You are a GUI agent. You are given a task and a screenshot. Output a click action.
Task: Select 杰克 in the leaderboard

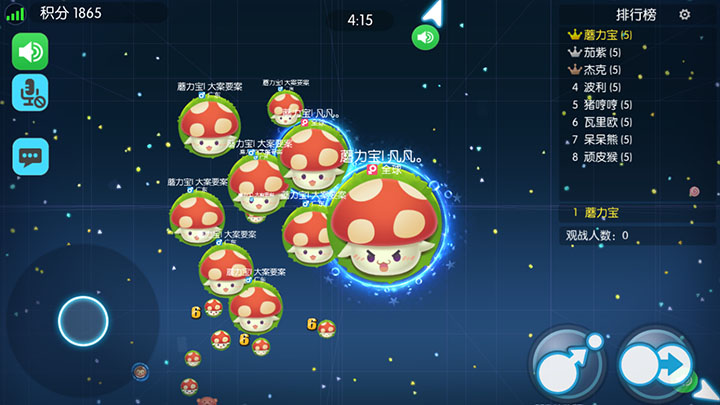click(601, 70)
